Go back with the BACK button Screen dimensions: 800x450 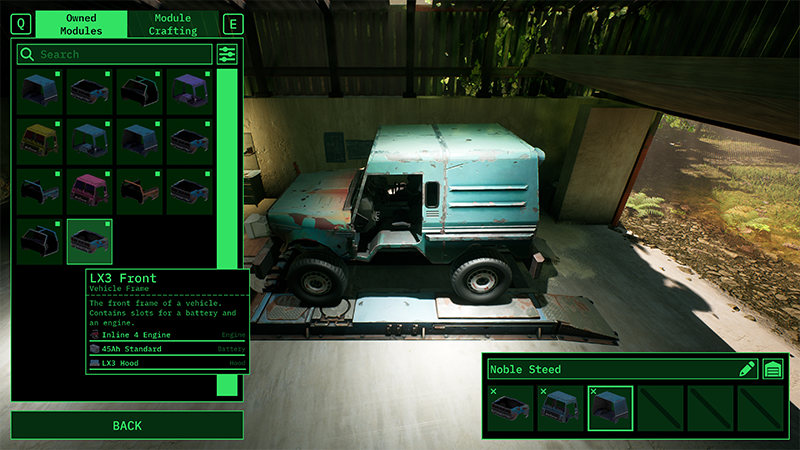point(127,426)
